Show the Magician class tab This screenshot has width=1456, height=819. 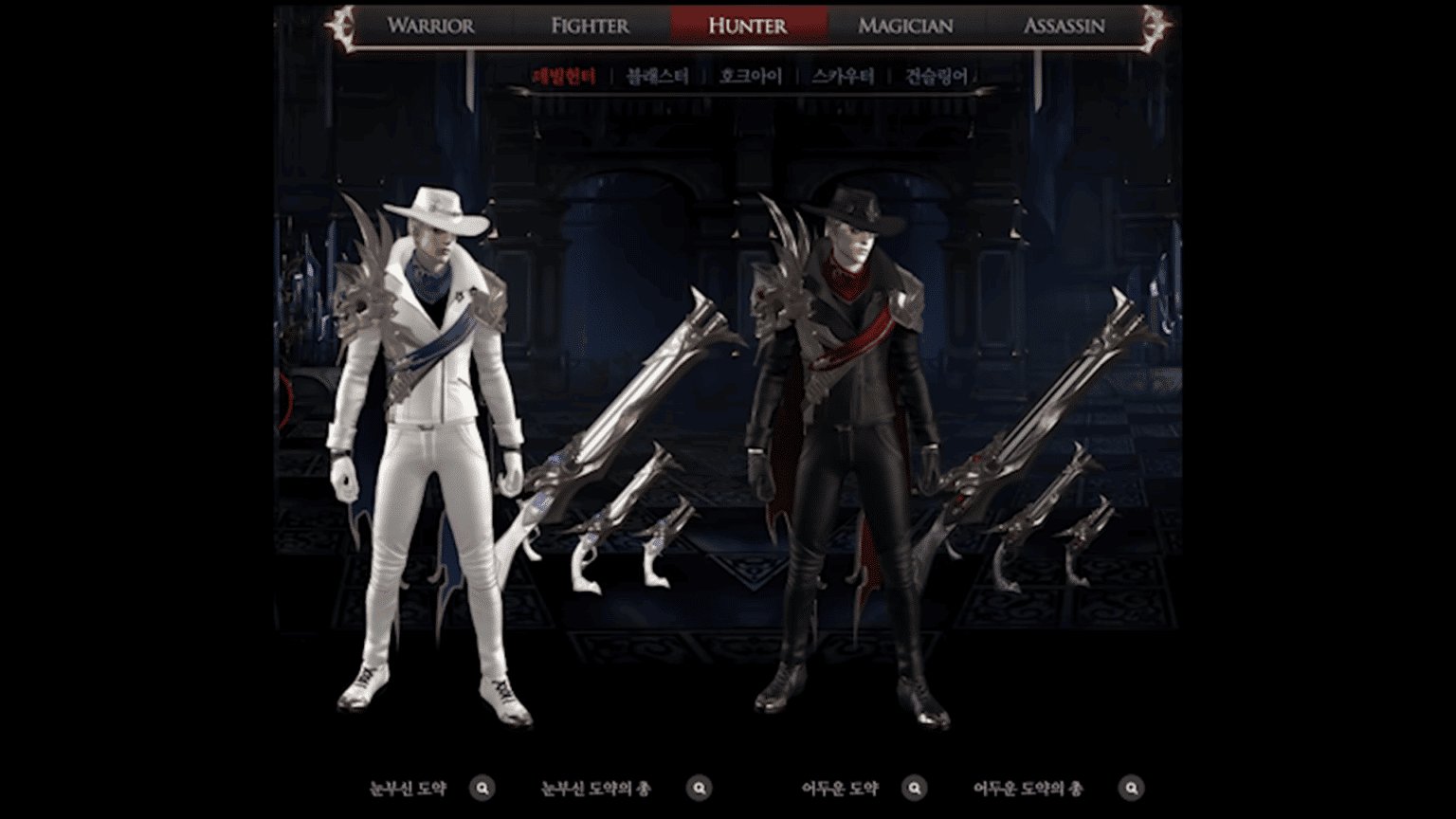[x=905, y=26]
